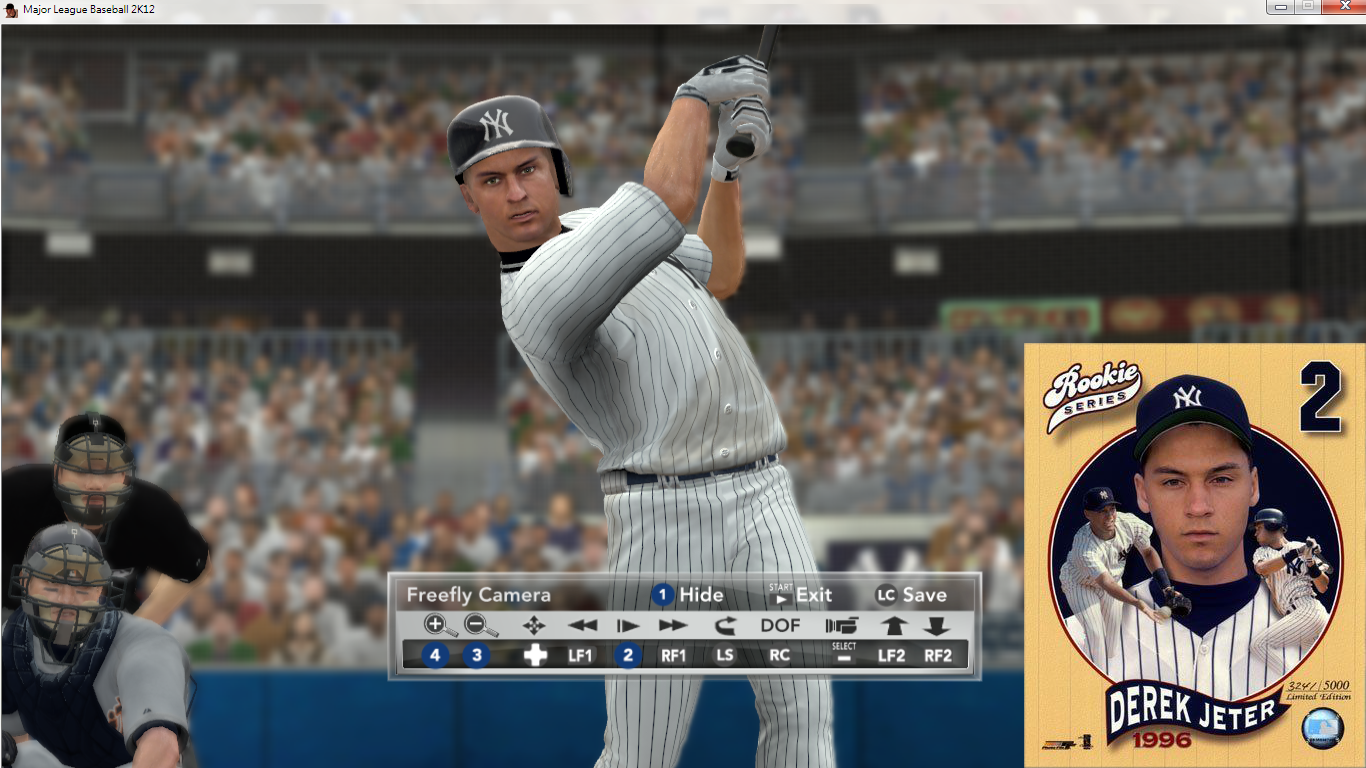1366x768 pixels.
Task: Save the camera screenshot
Action: coord(911,595)
